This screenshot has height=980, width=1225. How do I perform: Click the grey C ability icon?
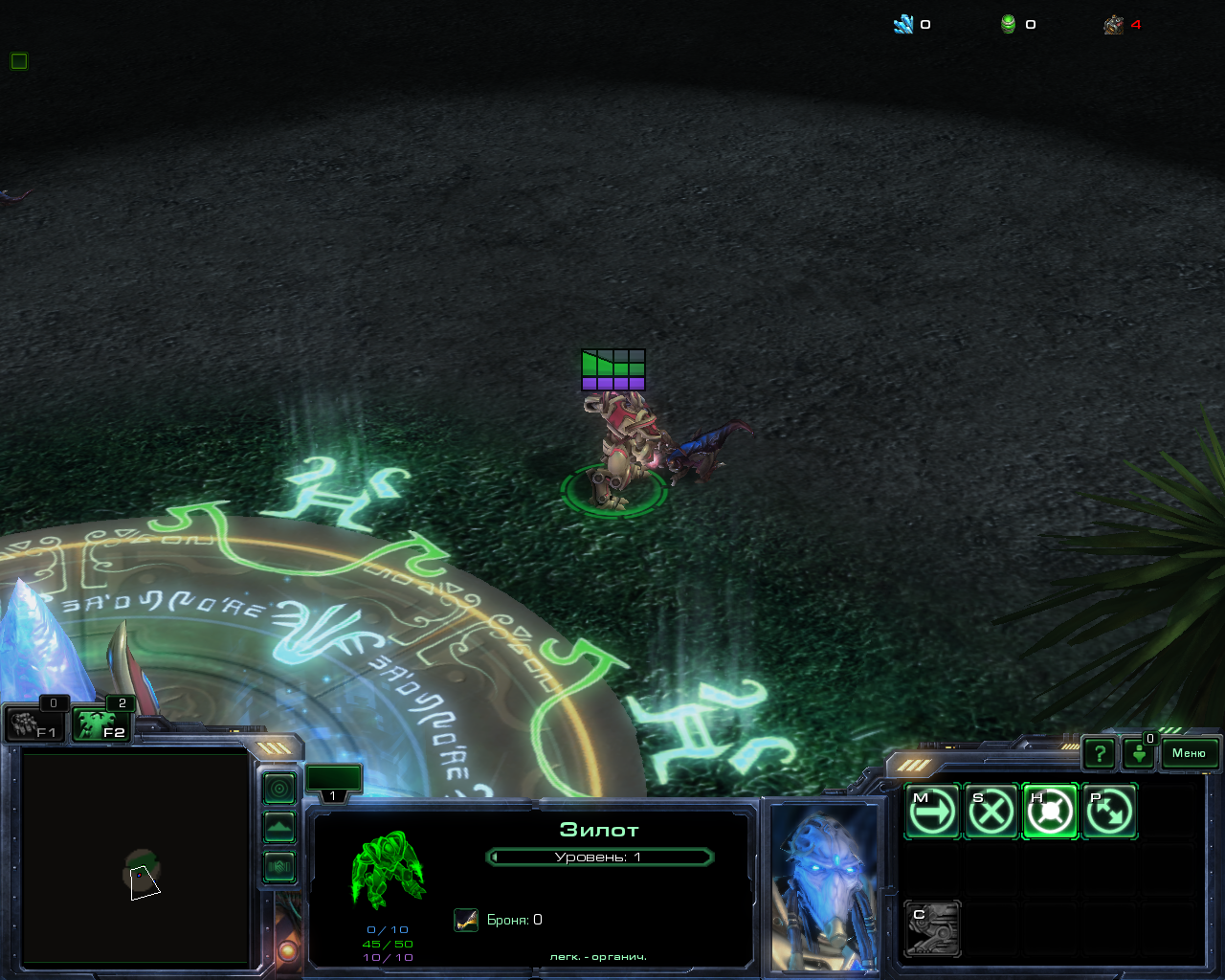pos(932,928)
